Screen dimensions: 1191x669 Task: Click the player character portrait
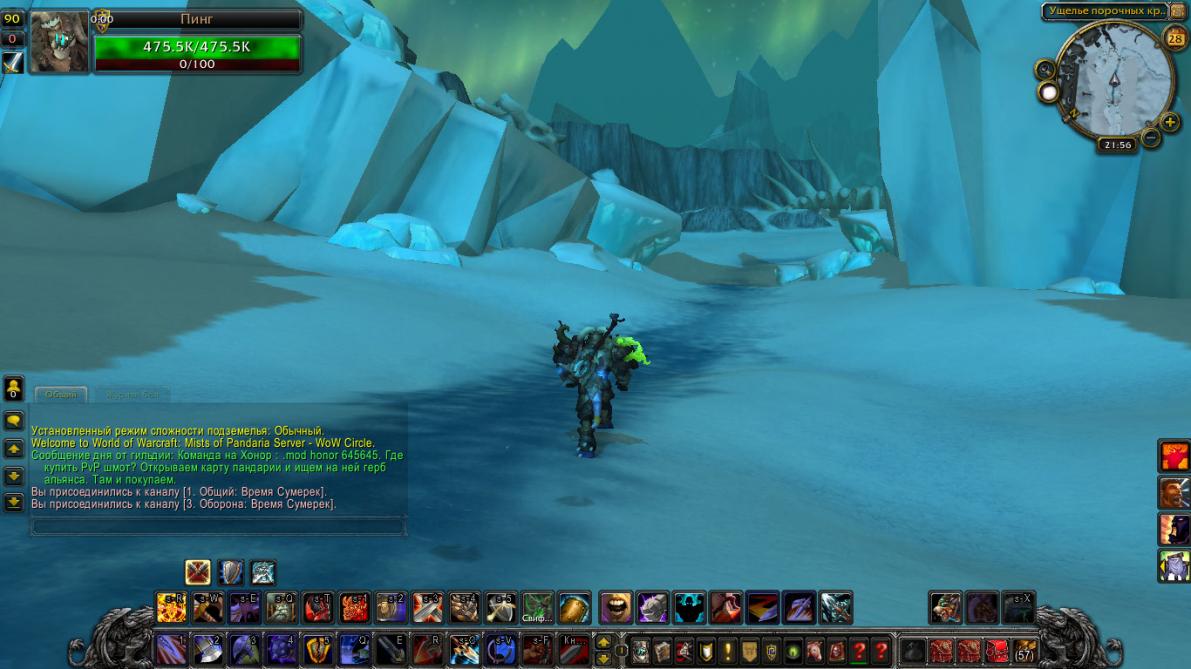[x=58, y=43]
